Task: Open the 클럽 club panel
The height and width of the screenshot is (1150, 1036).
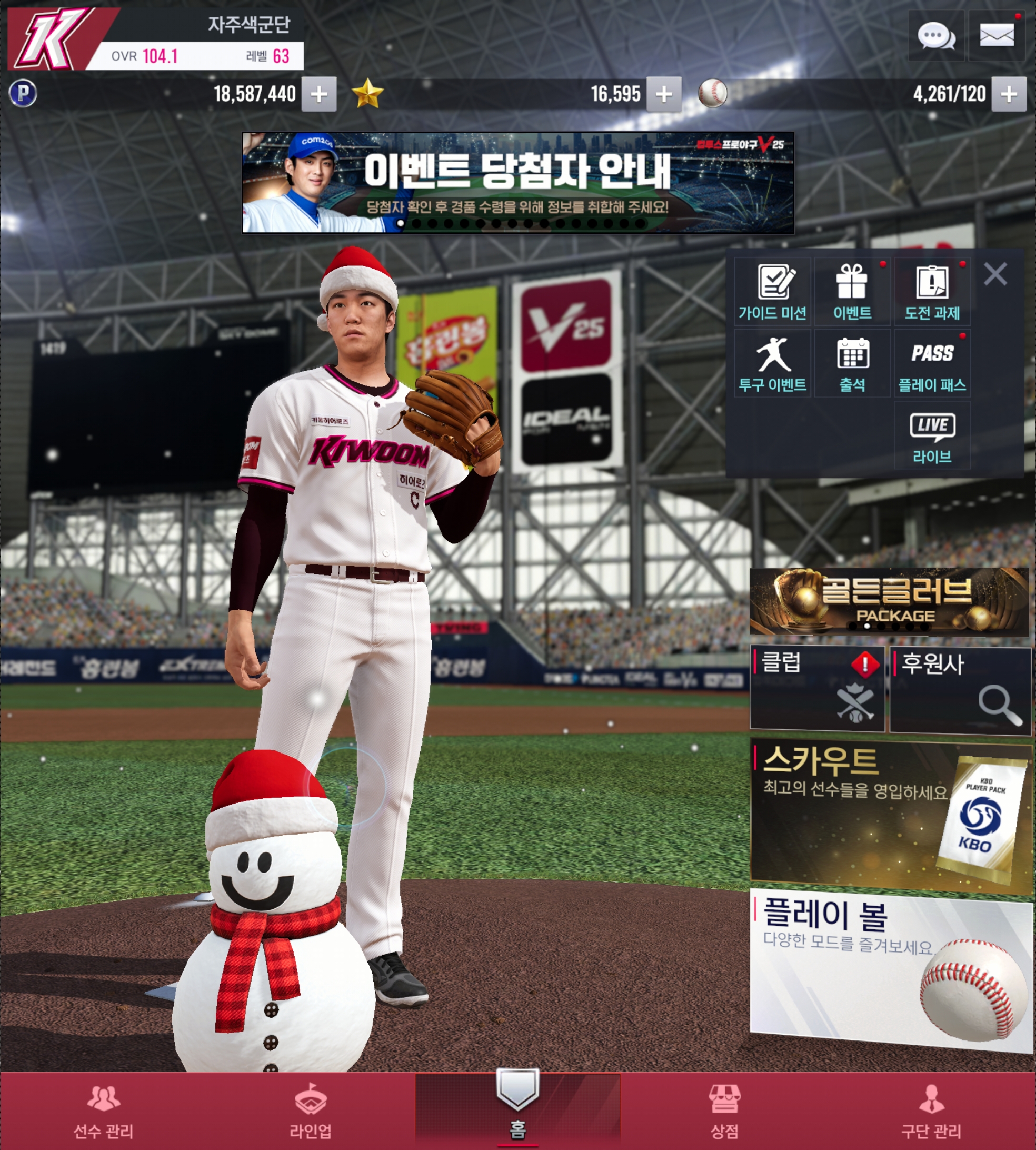Action: pos(818,688)
